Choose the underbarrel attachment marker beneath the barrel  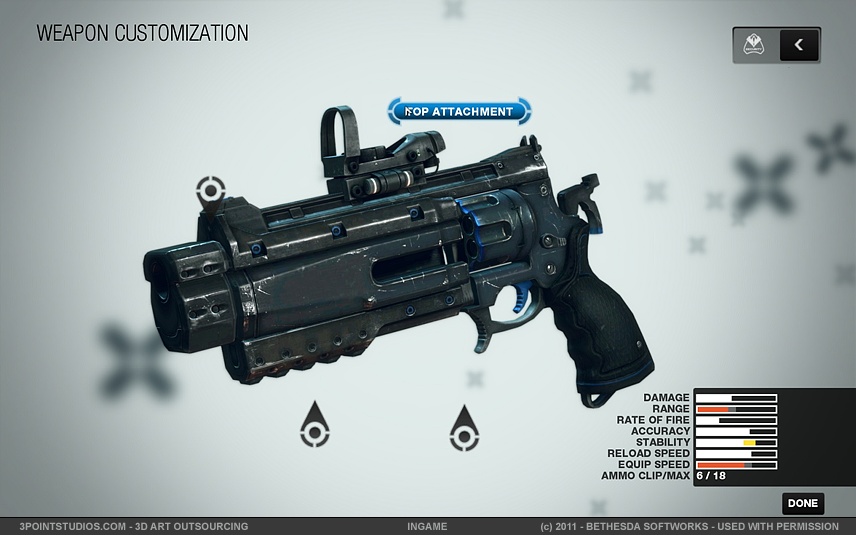pyautogui.click(x=315, y=429)
